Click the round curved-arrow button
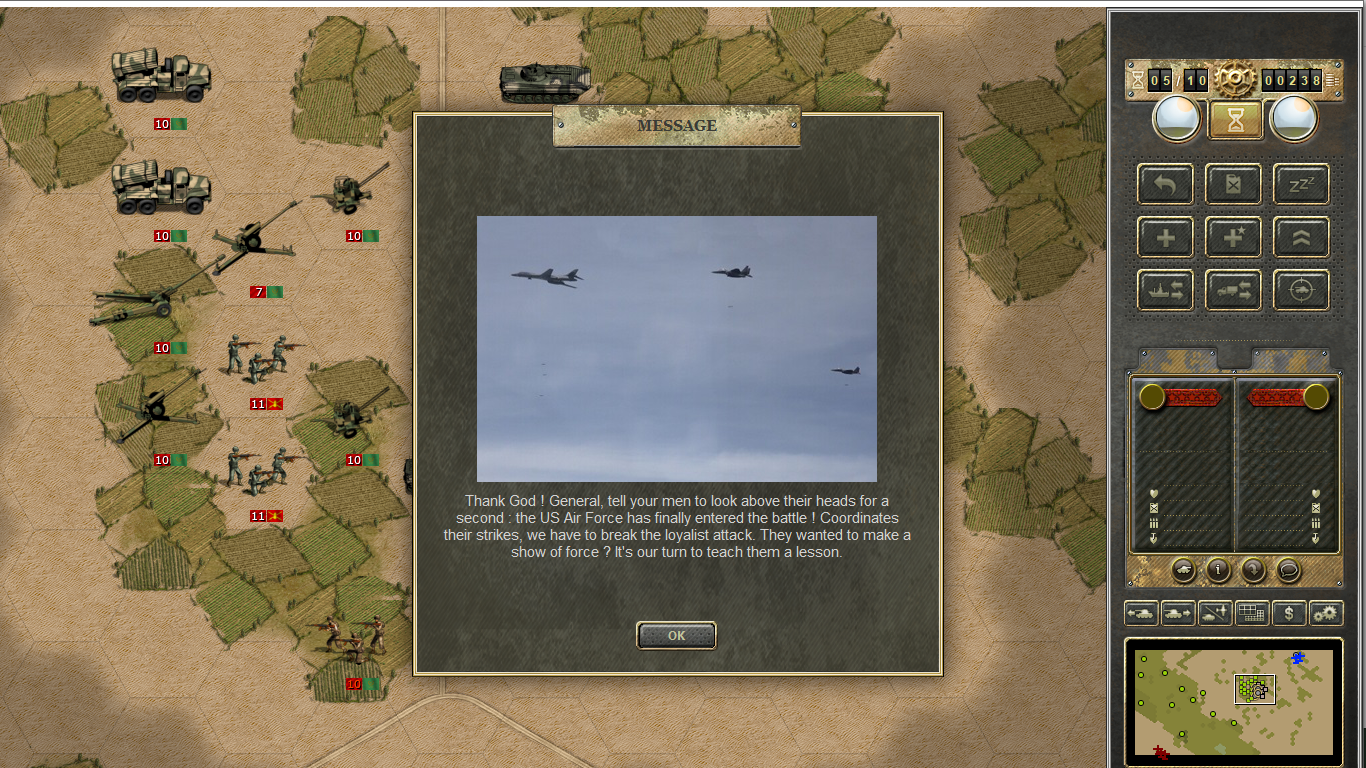 (x=1253, y=570)
